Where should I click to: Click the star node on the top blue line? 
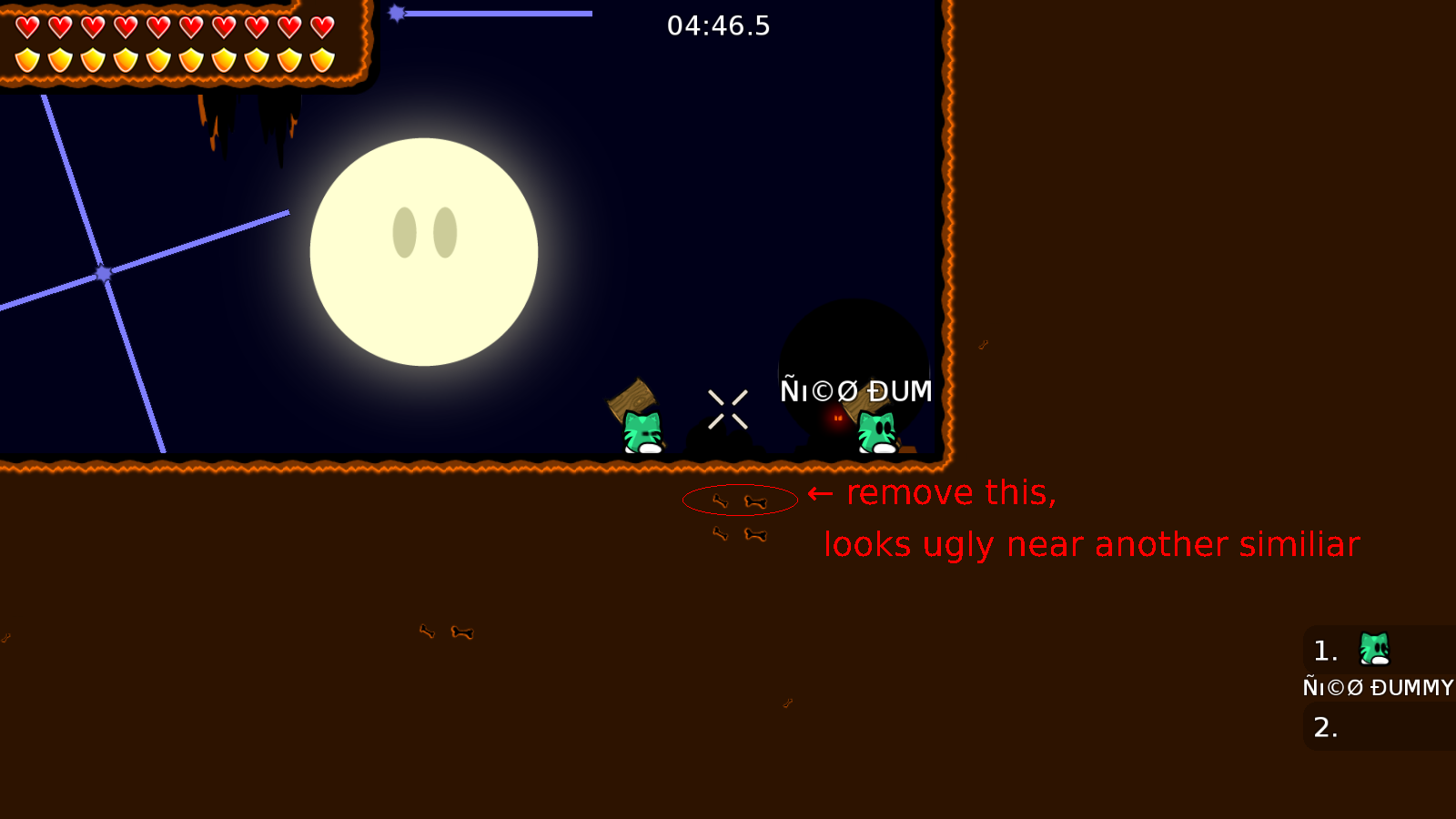coord(395,12)
